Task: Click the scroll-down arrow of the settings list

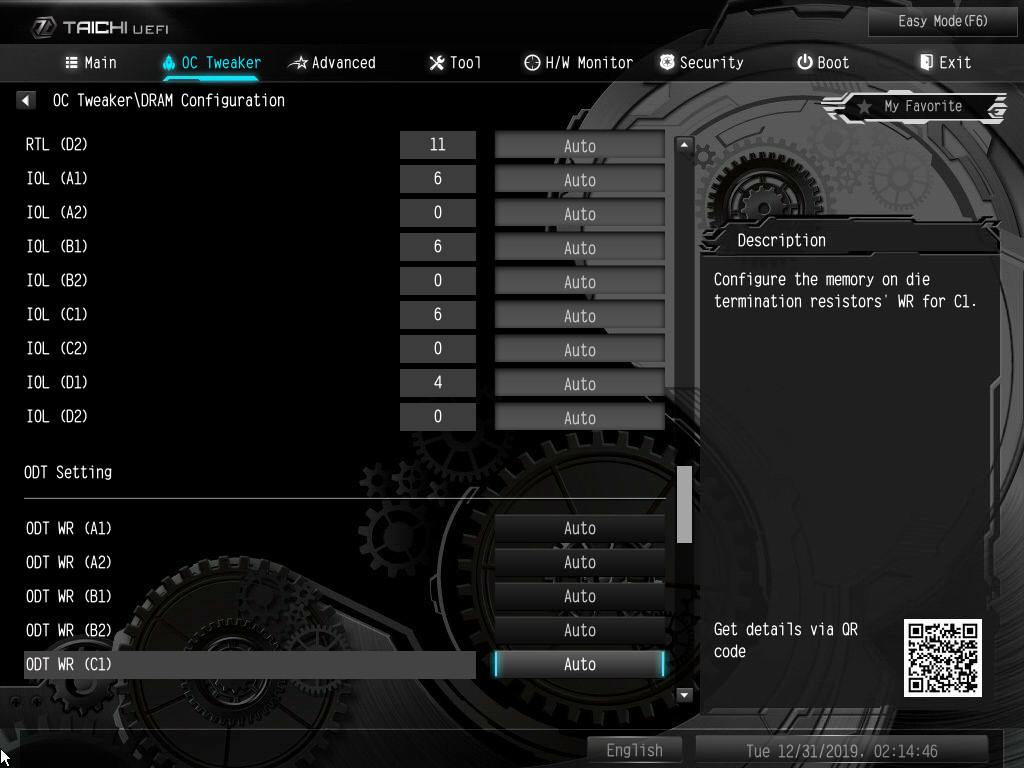Action: (685, 694)
